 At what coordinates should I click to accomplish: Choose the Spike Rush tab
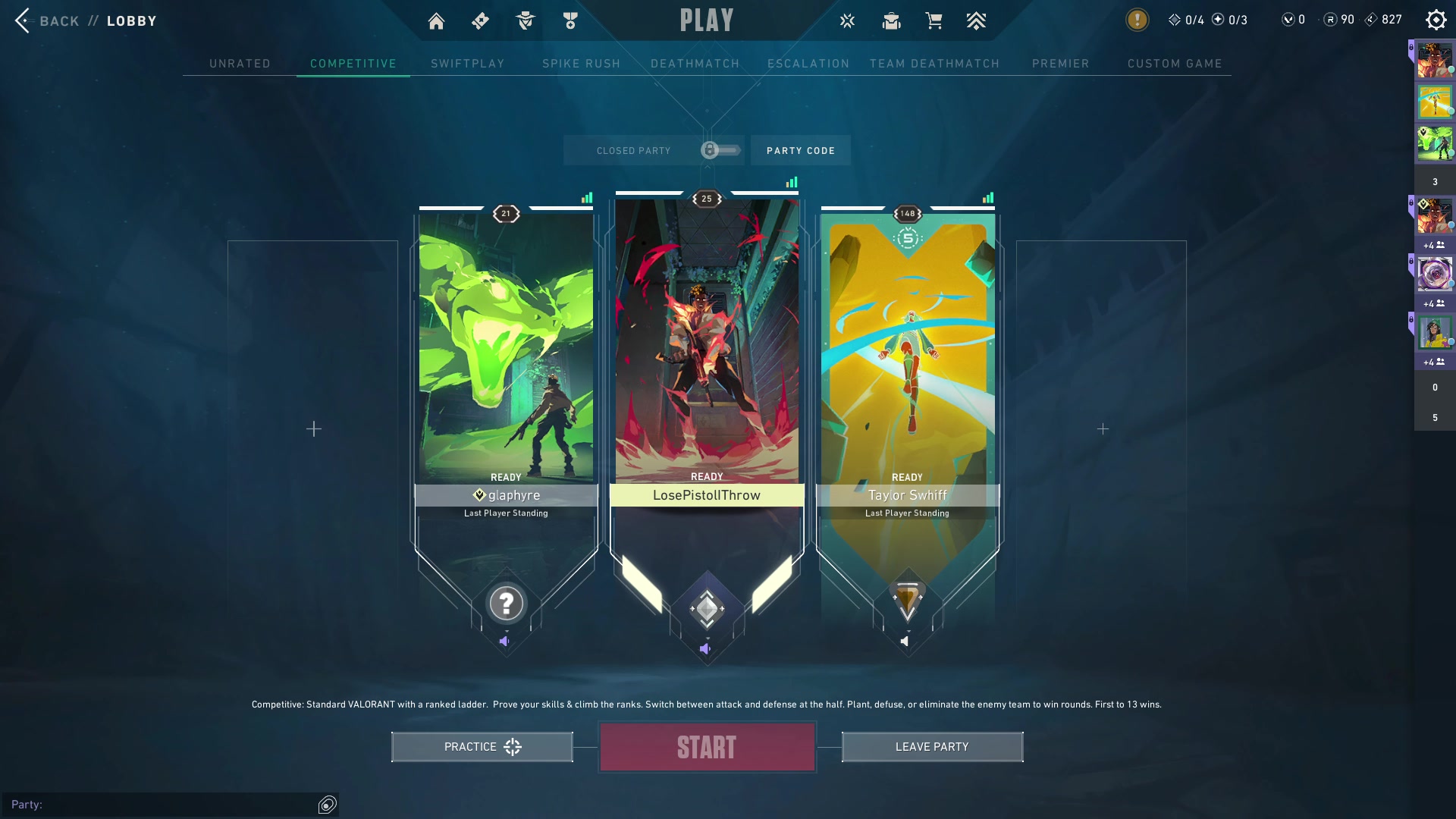581,64
